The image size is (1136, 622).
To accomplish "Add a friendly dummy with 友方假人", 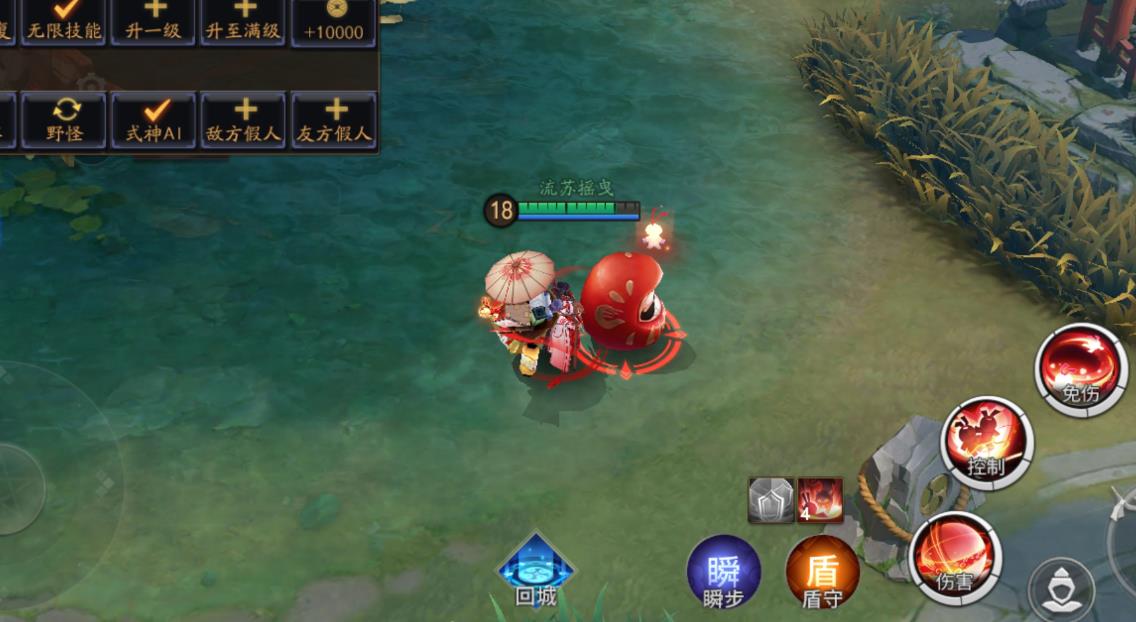I will 334,121.
